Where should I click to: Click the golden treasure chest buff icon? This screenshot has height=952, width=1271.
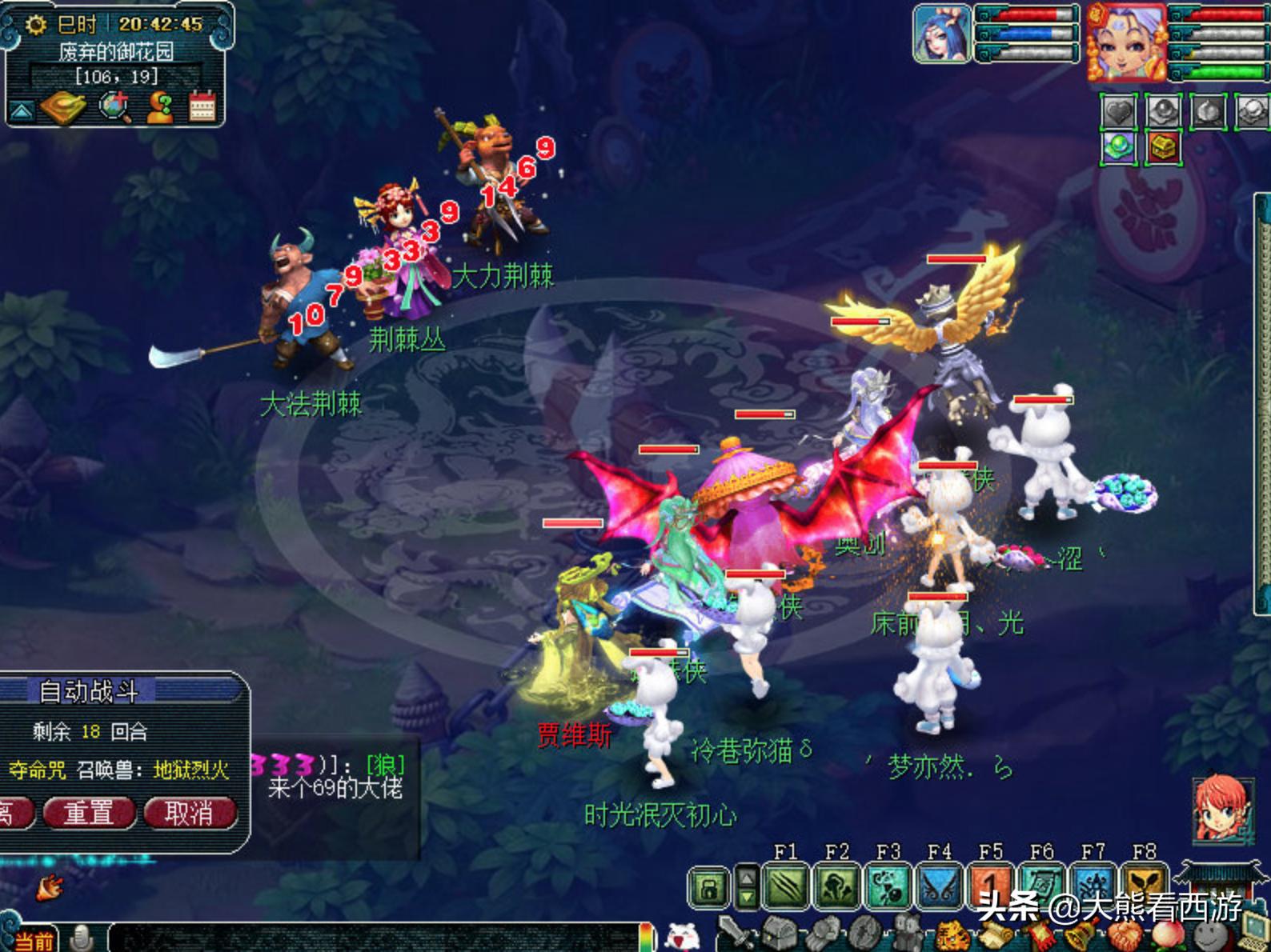click(x=1162, y=147)
